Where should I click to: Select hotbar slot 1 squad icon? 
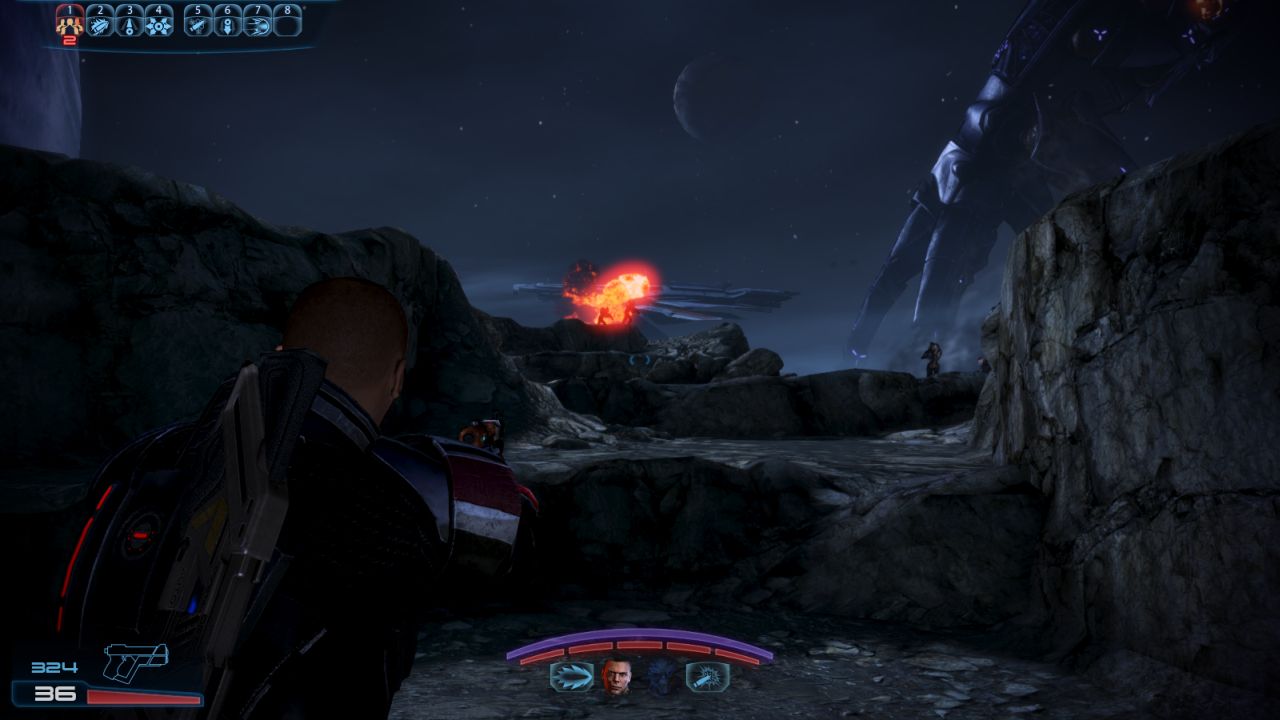[69, 23]
